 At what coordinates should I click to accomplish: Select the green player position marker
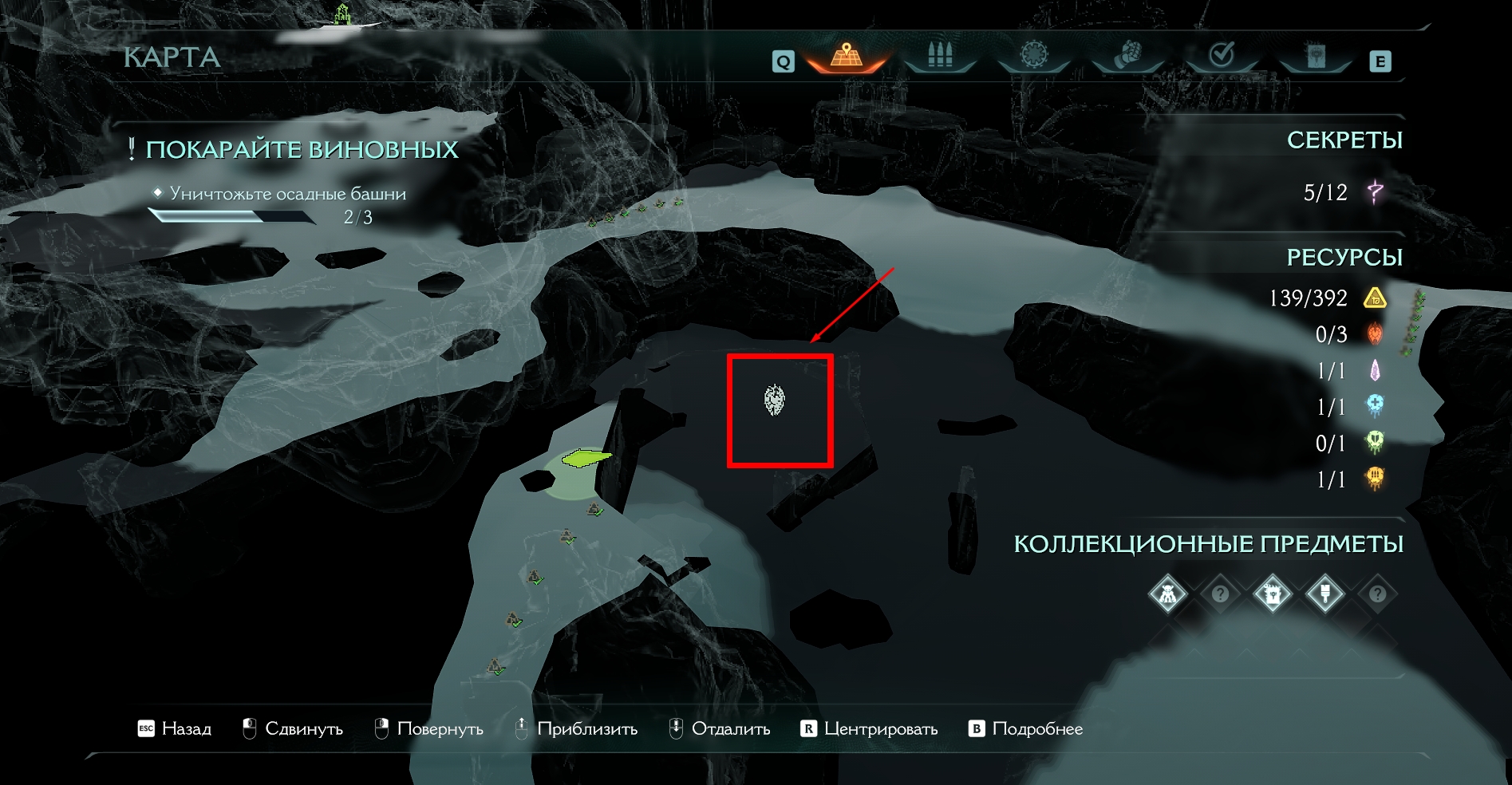[x=586, y=458]
